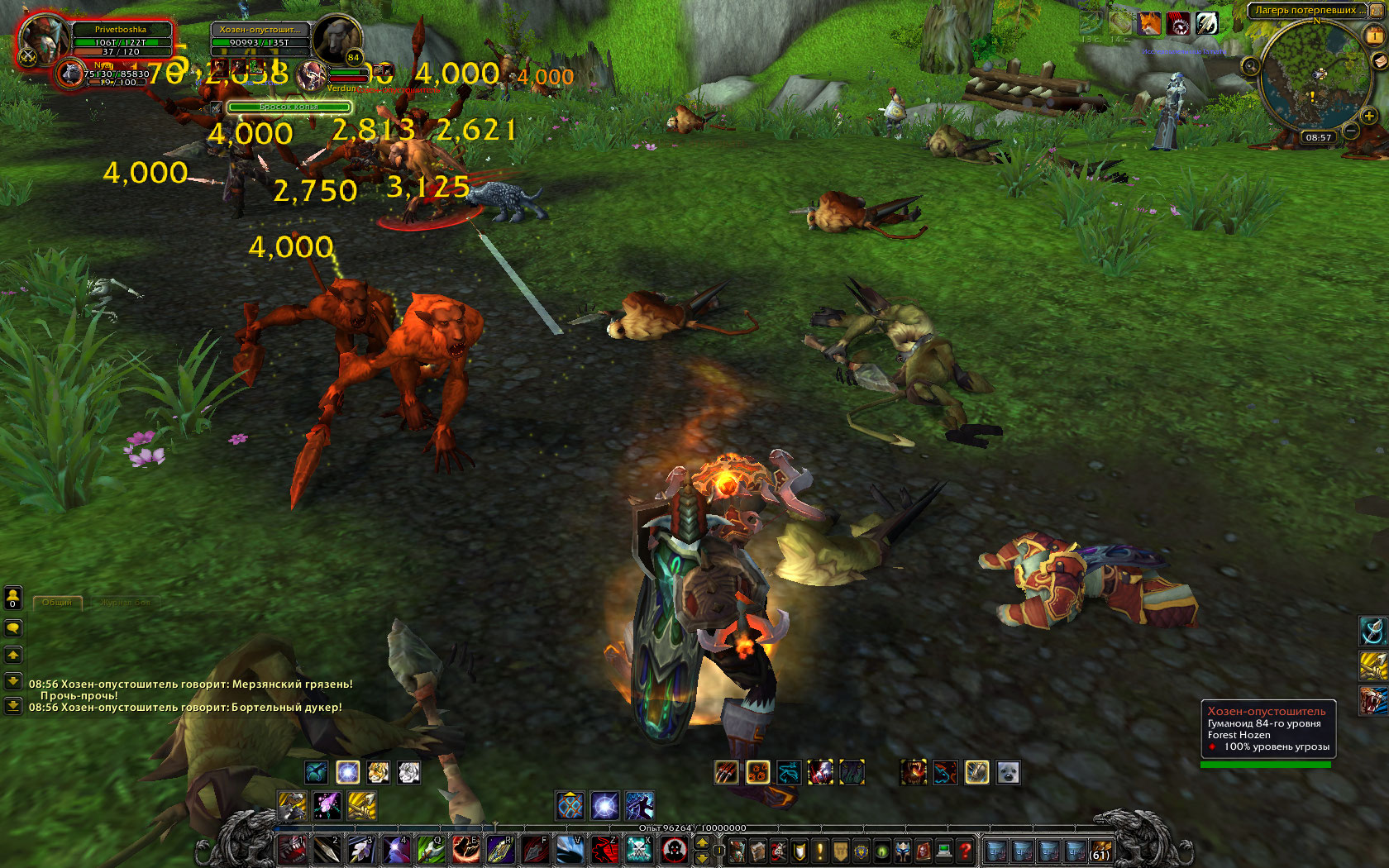Select Verdun's target-of-target portrait
This screenshot has height=868, width=1389.
point(312,76)
